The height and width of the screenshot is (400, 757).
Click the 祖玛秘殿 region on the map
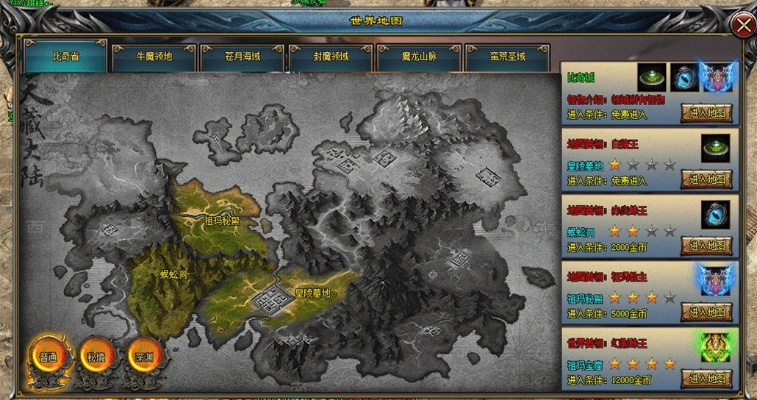221,221
